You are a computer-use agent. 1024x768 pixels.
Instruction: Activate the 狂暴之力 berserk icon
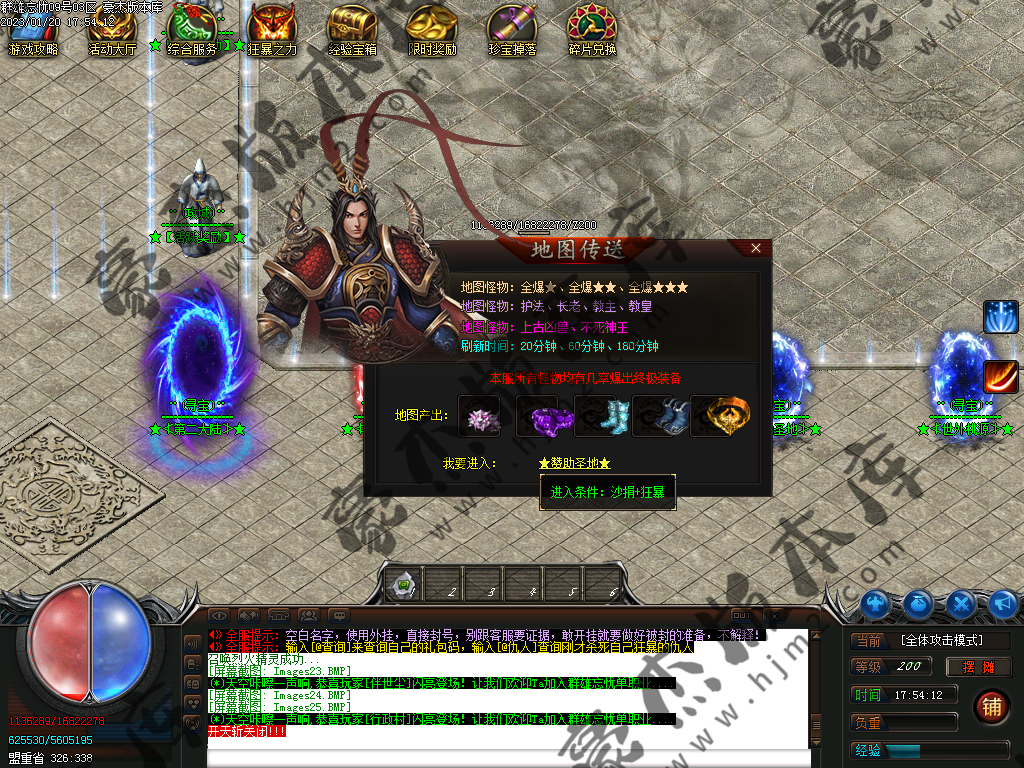(272, 28)
